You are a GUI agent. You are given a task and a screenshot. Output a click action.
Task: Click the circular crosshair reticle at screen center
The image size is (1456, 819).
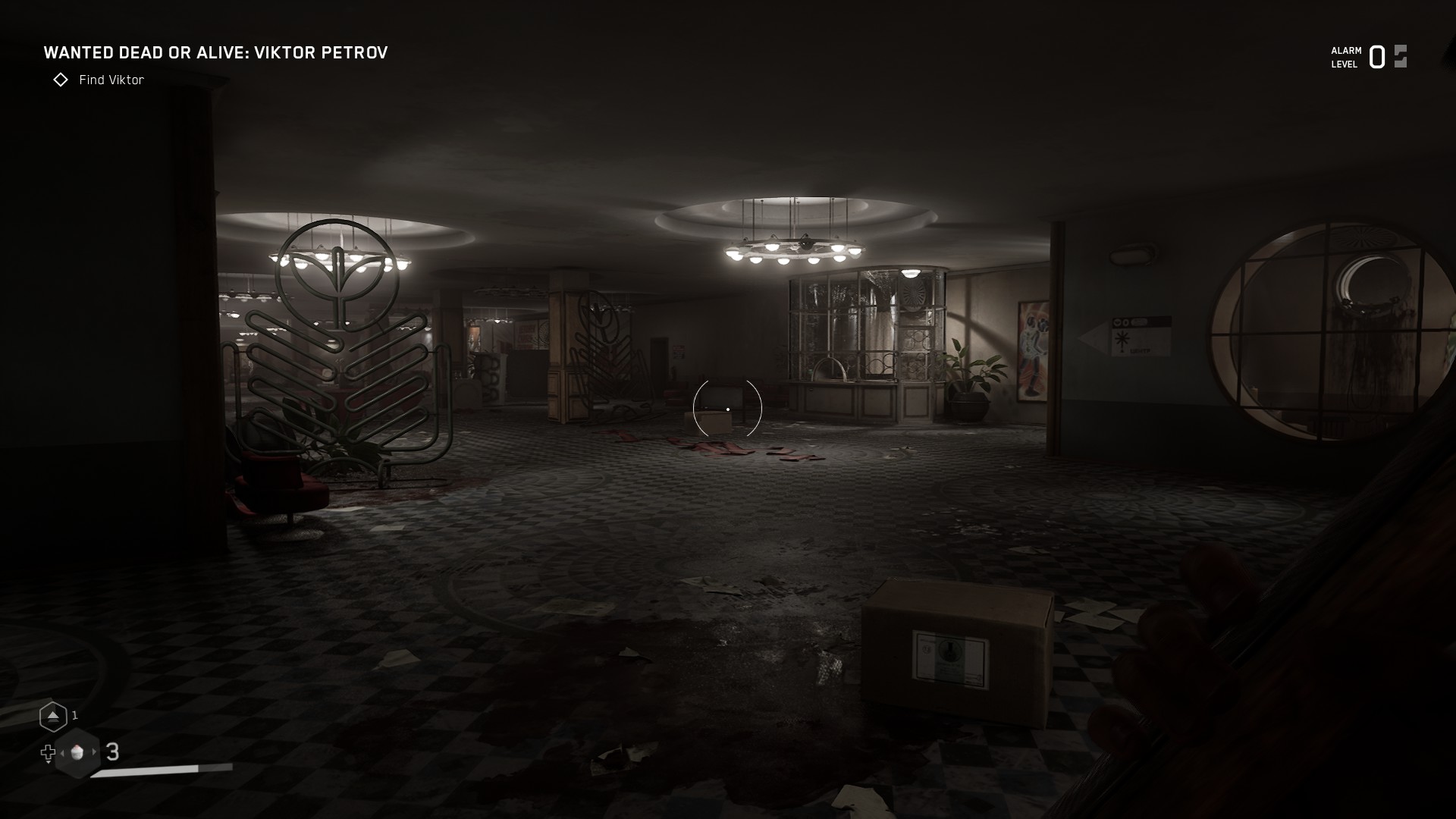[726, 409]
